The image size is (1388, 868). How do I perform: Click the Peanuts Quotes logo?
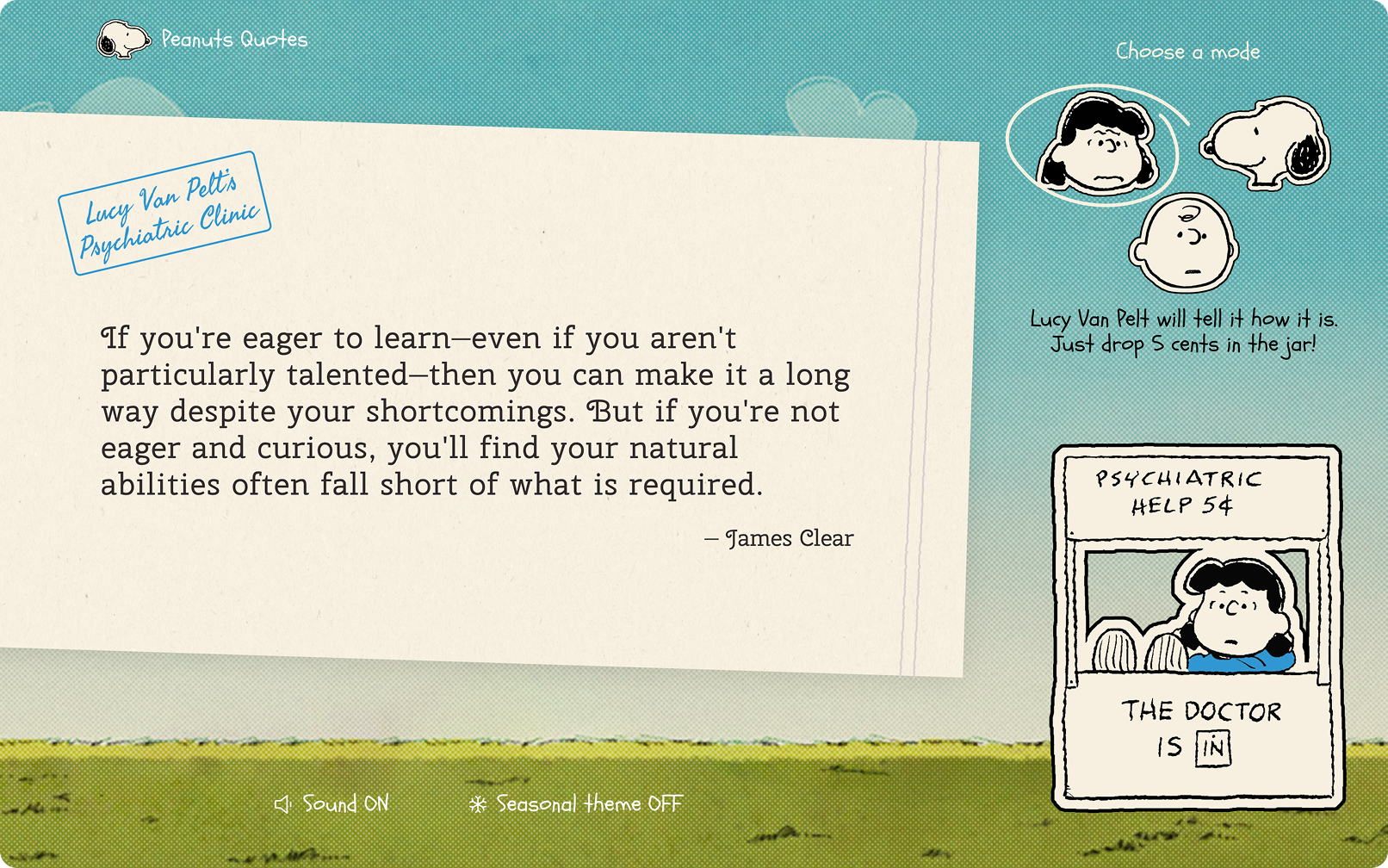click(x=202, y=40)
